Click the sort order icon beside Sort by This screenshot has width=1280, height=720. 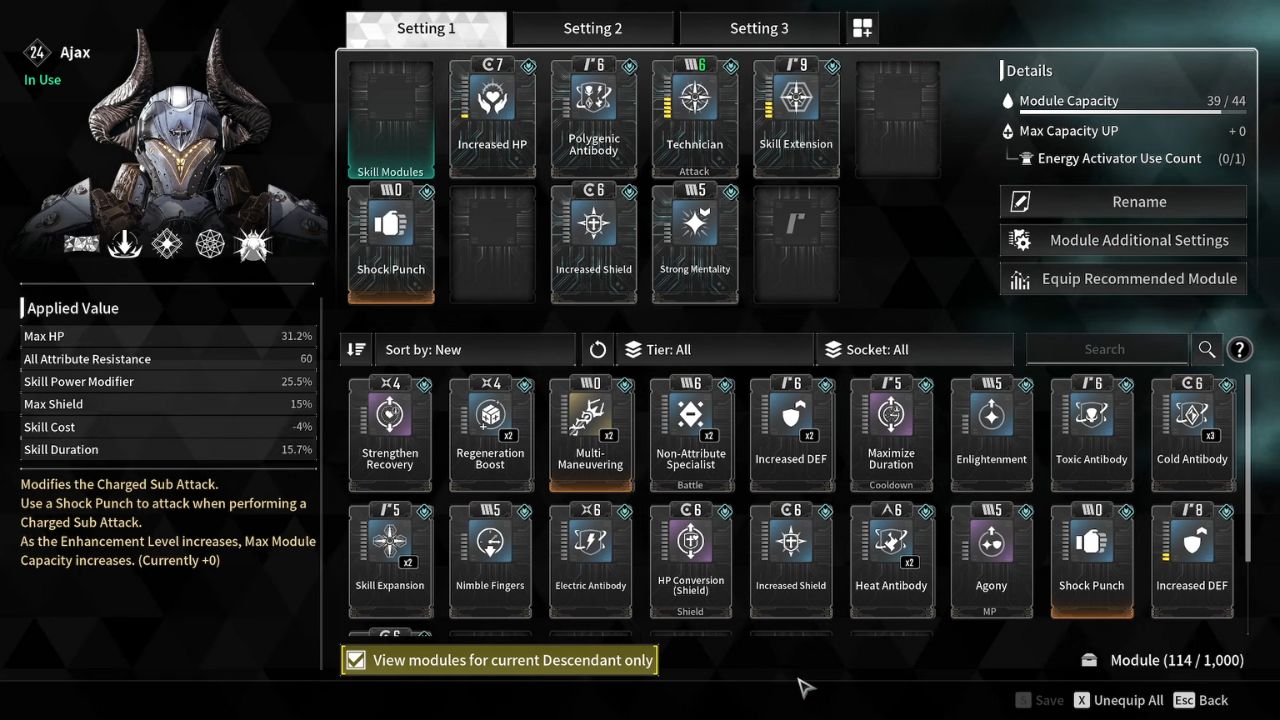pos(356,349)
